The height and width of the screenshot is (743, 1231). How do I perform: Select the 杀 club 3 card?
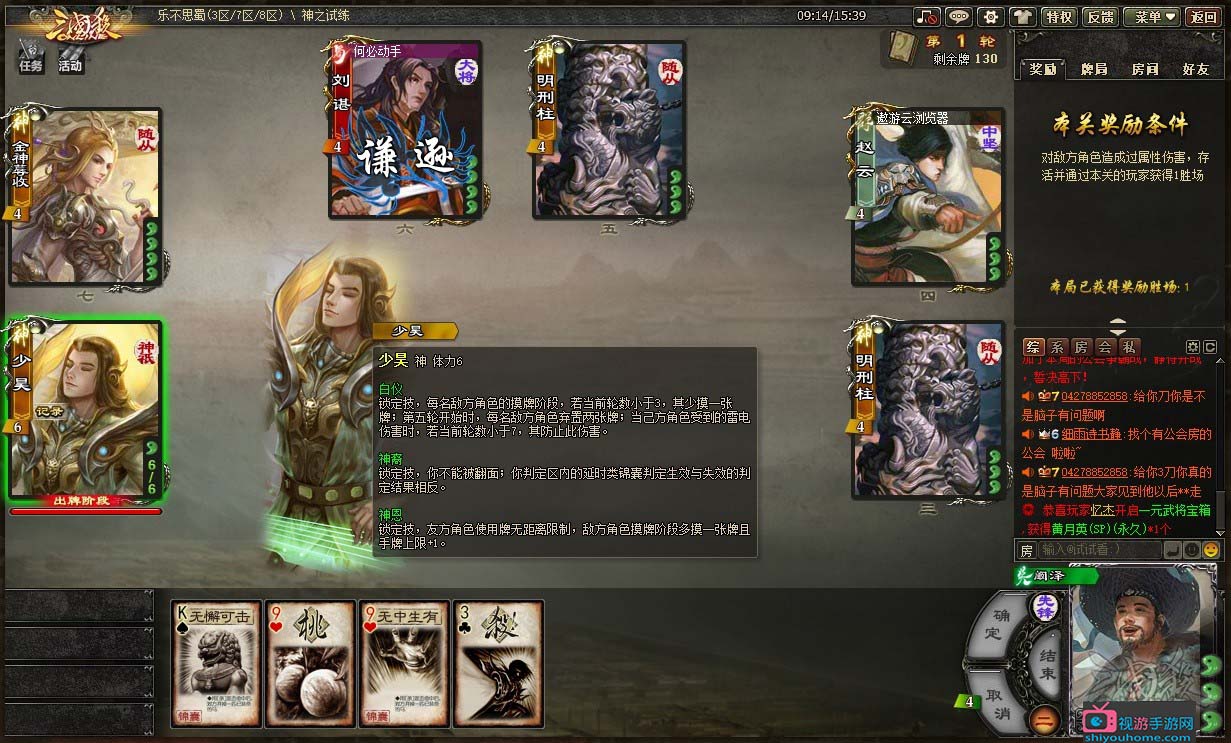[x=499, y=663]
